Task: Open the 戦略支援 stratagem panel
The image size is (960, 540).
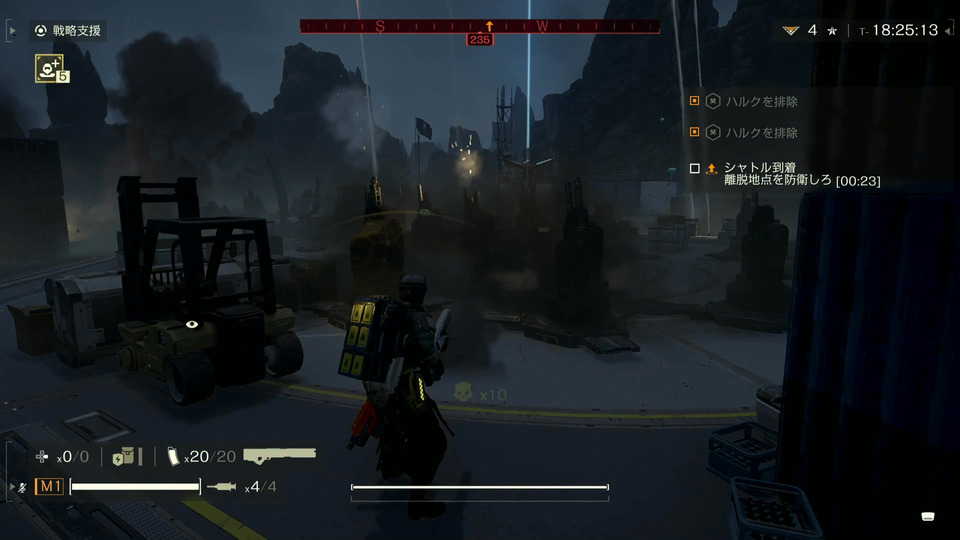Action: click(69, 30)
